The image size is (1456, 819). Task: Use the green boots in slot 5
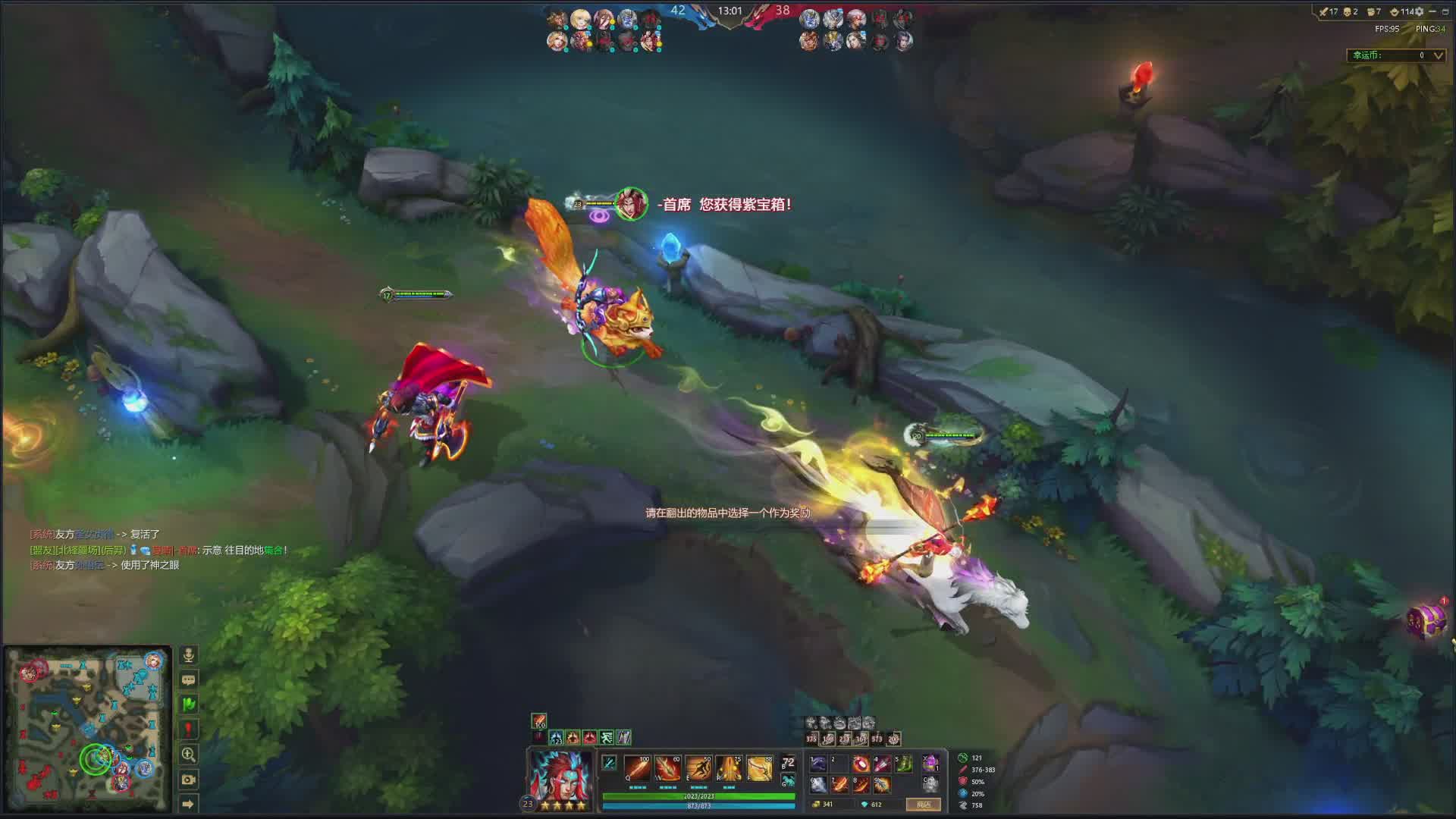904,764
